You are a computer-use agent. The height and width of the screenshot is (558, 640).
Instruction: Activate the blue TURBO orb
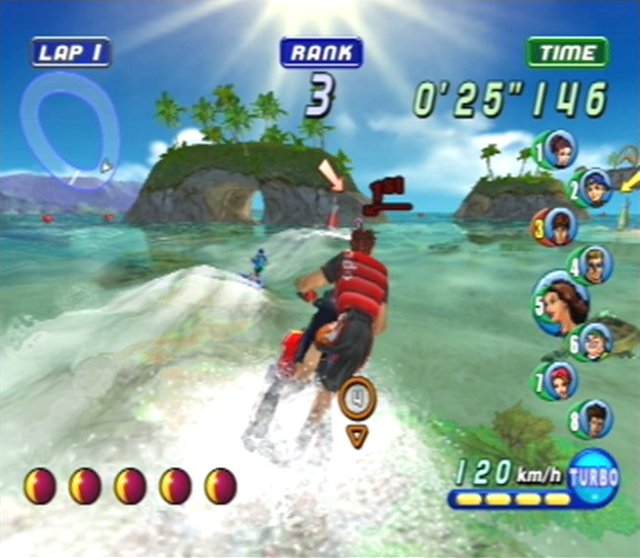594,478
